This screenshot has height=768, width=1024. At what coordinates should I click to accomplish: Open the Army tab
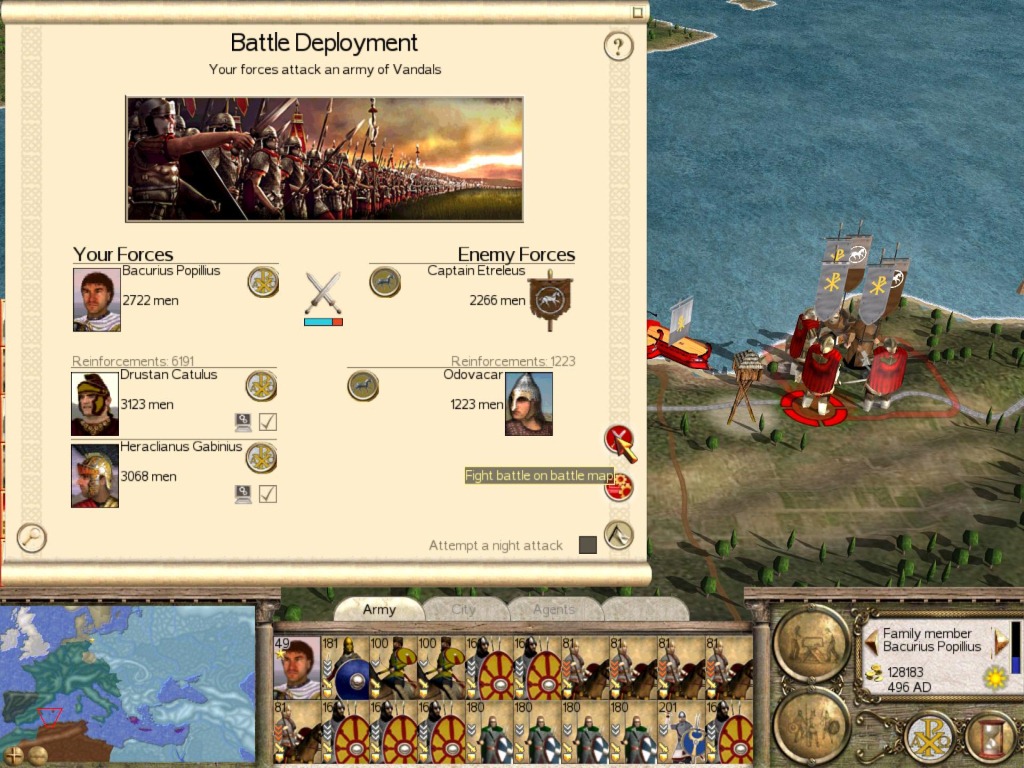tap(379, 609)
